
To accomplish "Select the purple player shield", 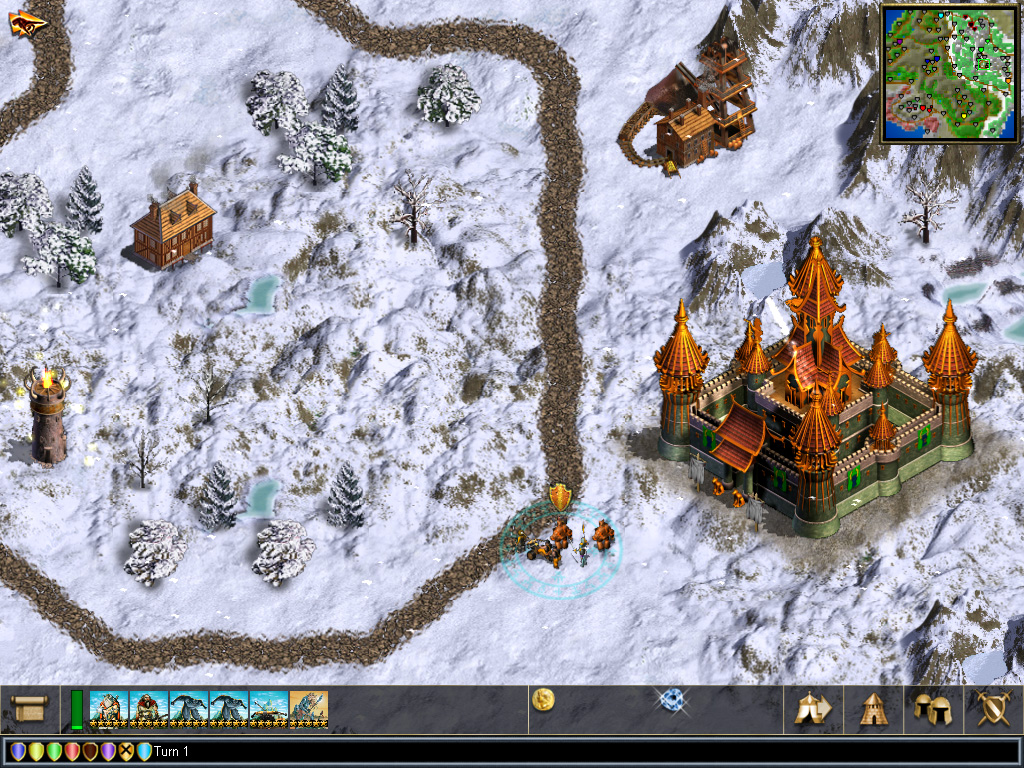I will (x=108, y=752).
